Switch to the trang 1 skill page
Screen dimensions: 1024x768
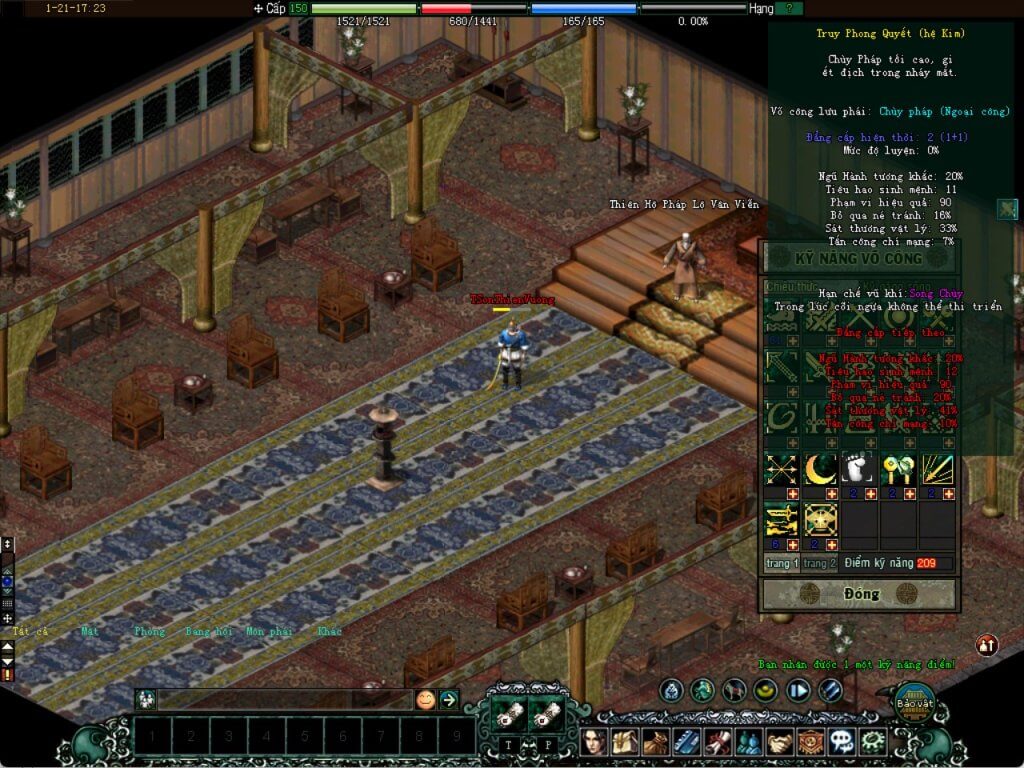pos(782,564)
